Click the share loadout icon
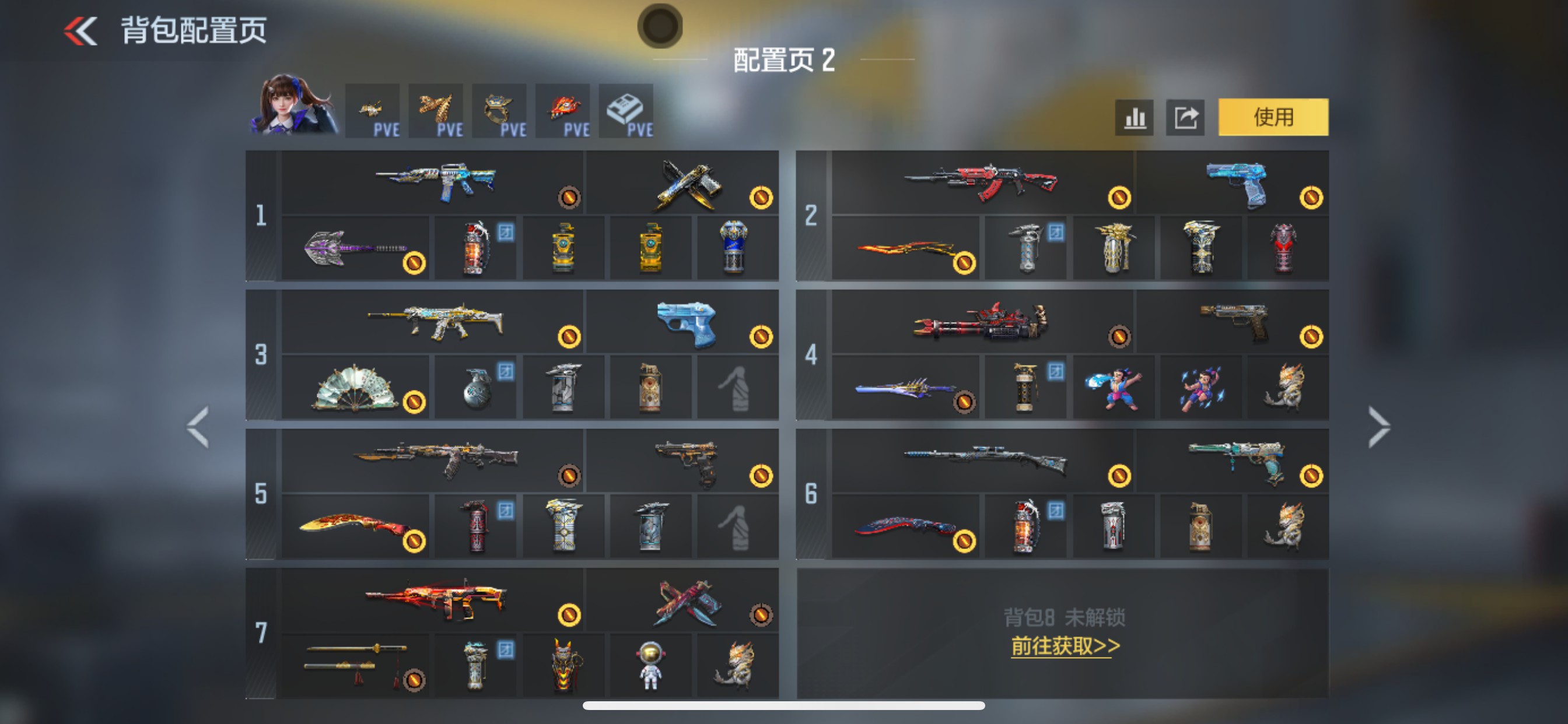The height and width of the screenshot is (724, 1568). [x=1185, y=117]
